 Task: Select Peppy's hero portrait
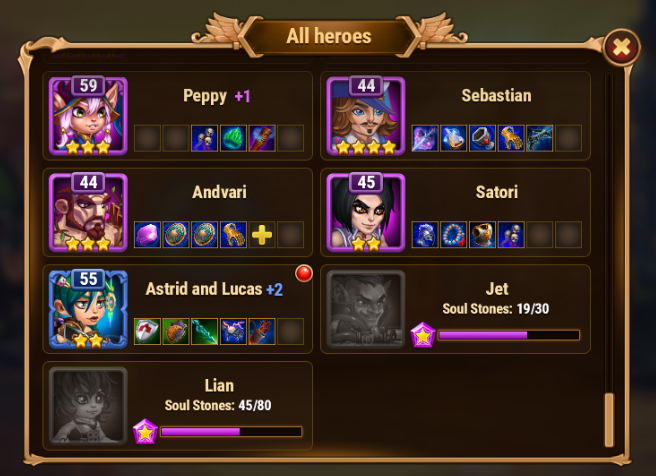[88, 115]
